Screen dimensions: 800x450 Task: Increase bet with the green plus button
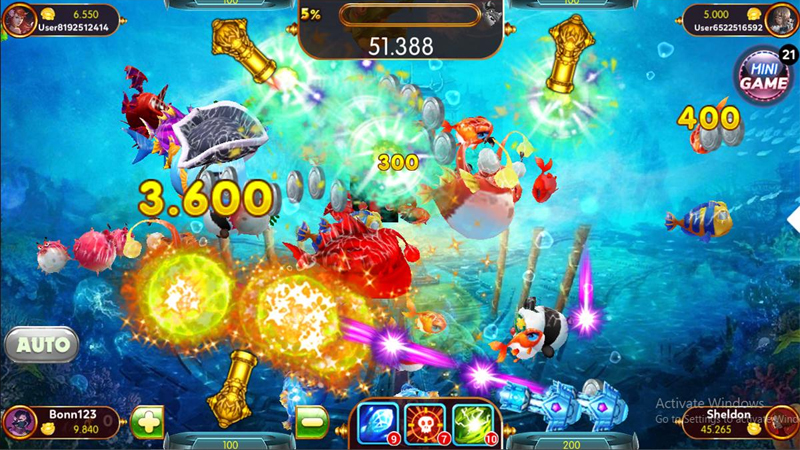147,421
